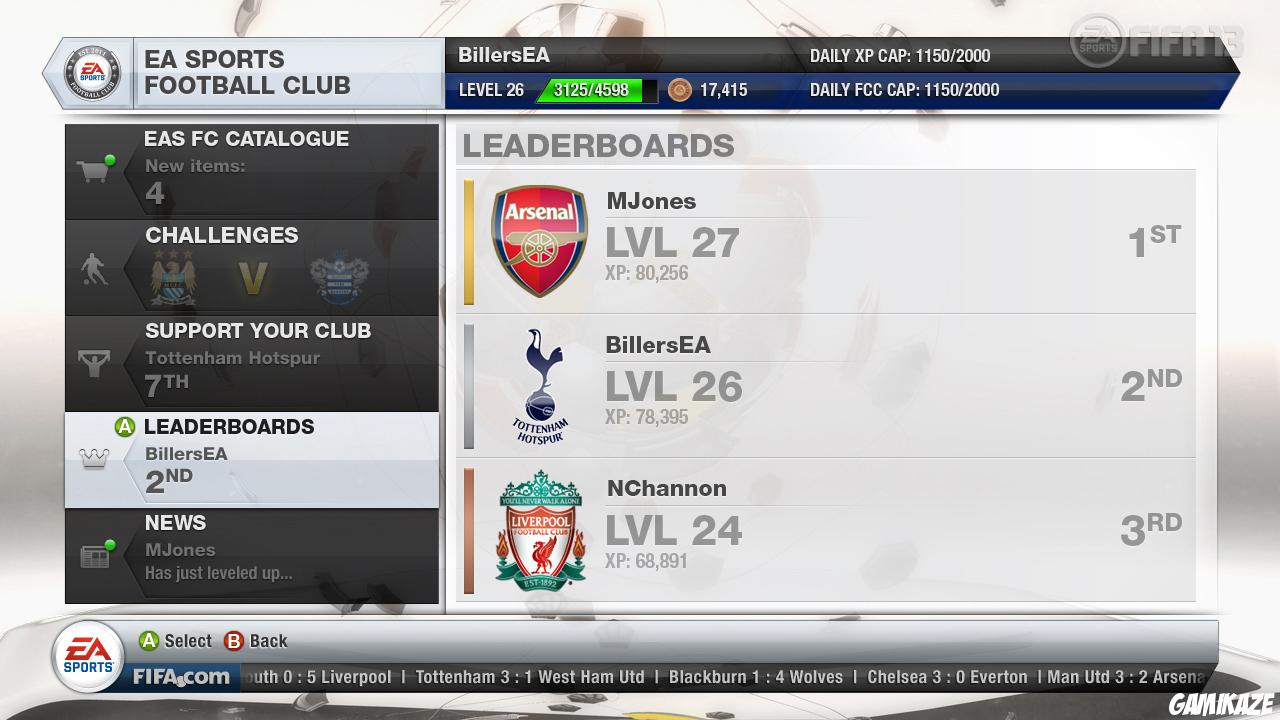The height and width of the screenshot is (720, 1280).
Task: Select BillersEA's second place leaderboard entry
Action: pos(826,385)
